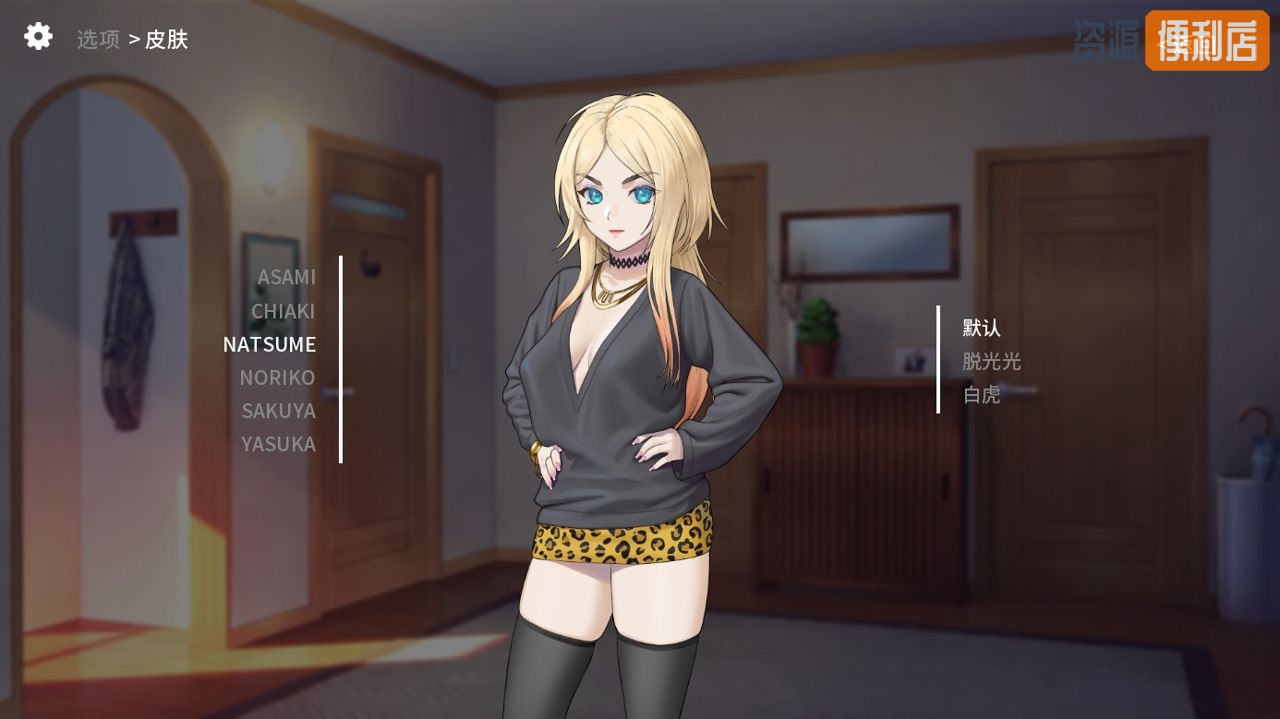The image size is (1280, 719).
Task: Select ASAMI from the character list
Action: (x=286, y=277)
